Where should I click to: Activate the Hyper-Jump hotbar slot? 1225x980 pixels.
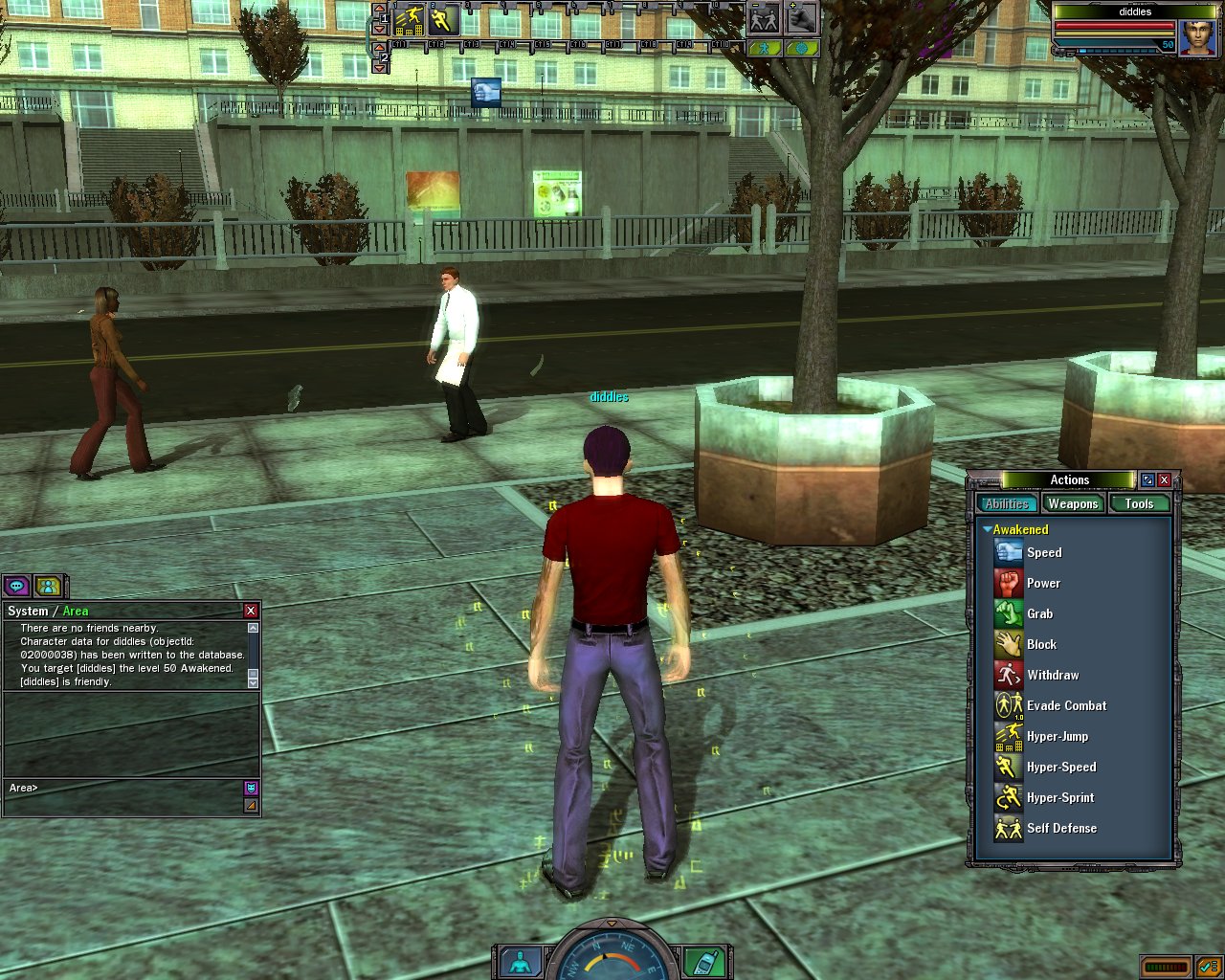[x=410, y=19]
